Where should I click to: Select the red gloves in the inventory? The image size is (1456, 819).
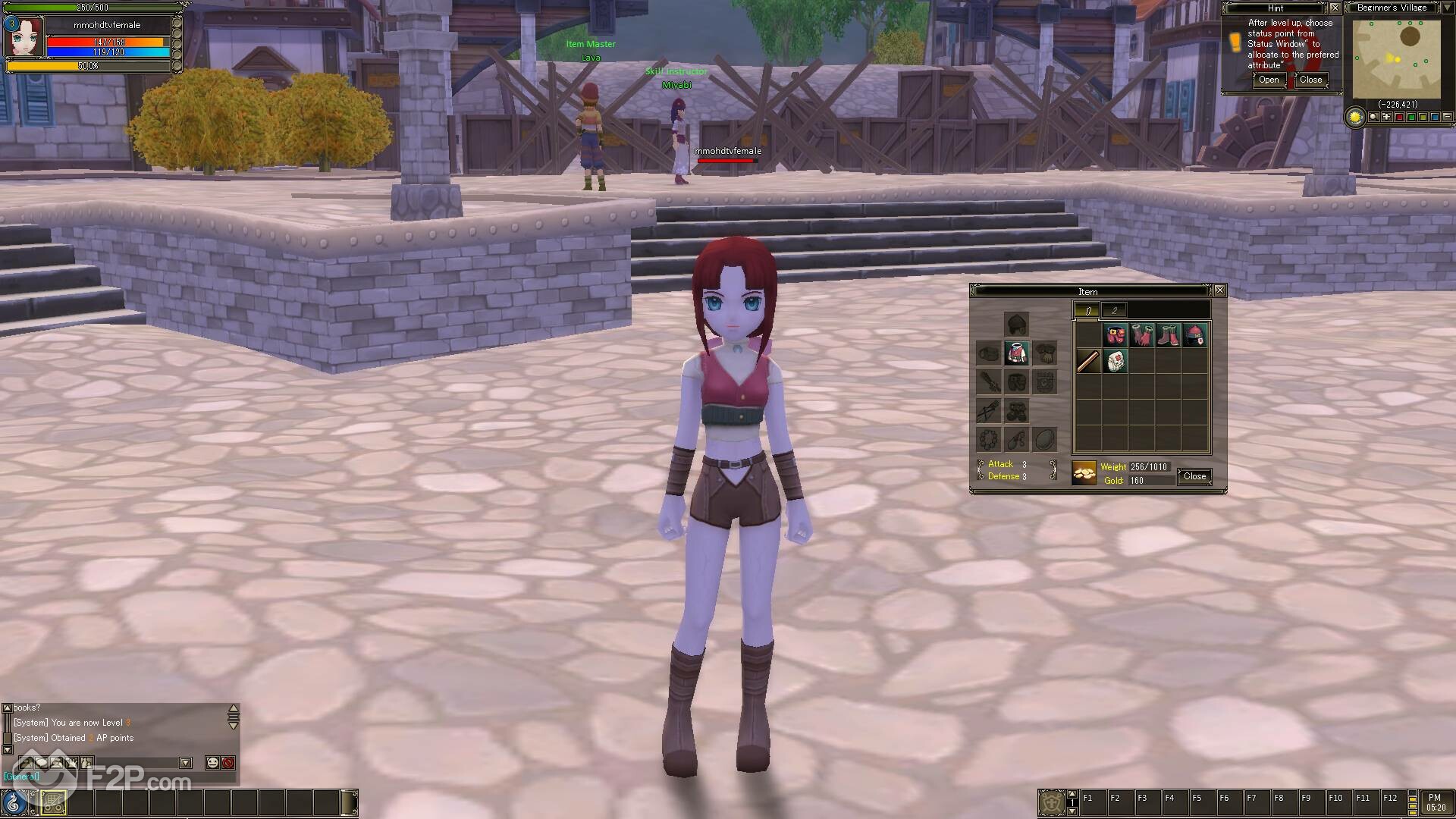[1141, 335]
